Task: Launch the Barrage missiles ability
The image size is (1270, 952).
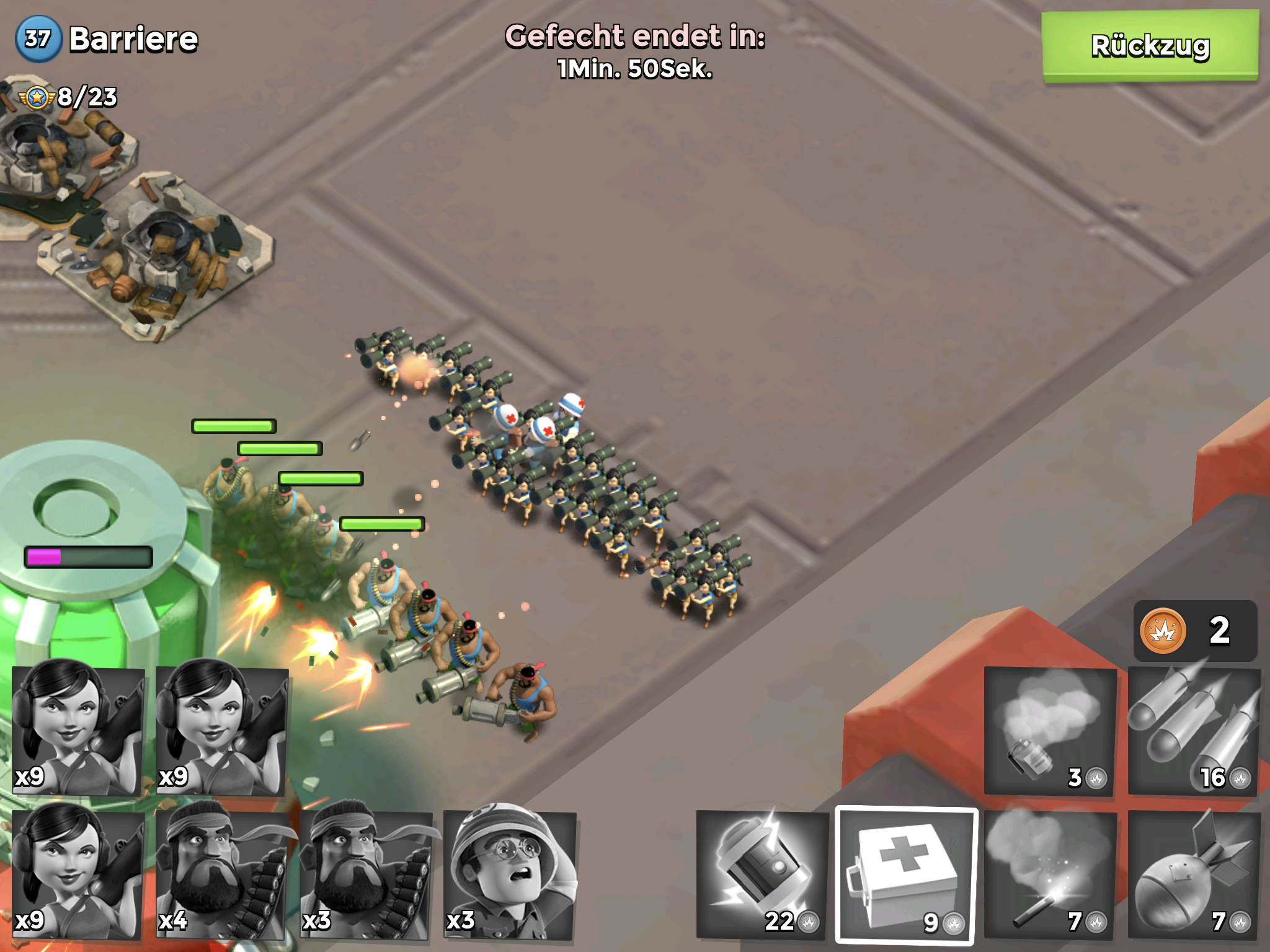Action: click(1193, 731)
